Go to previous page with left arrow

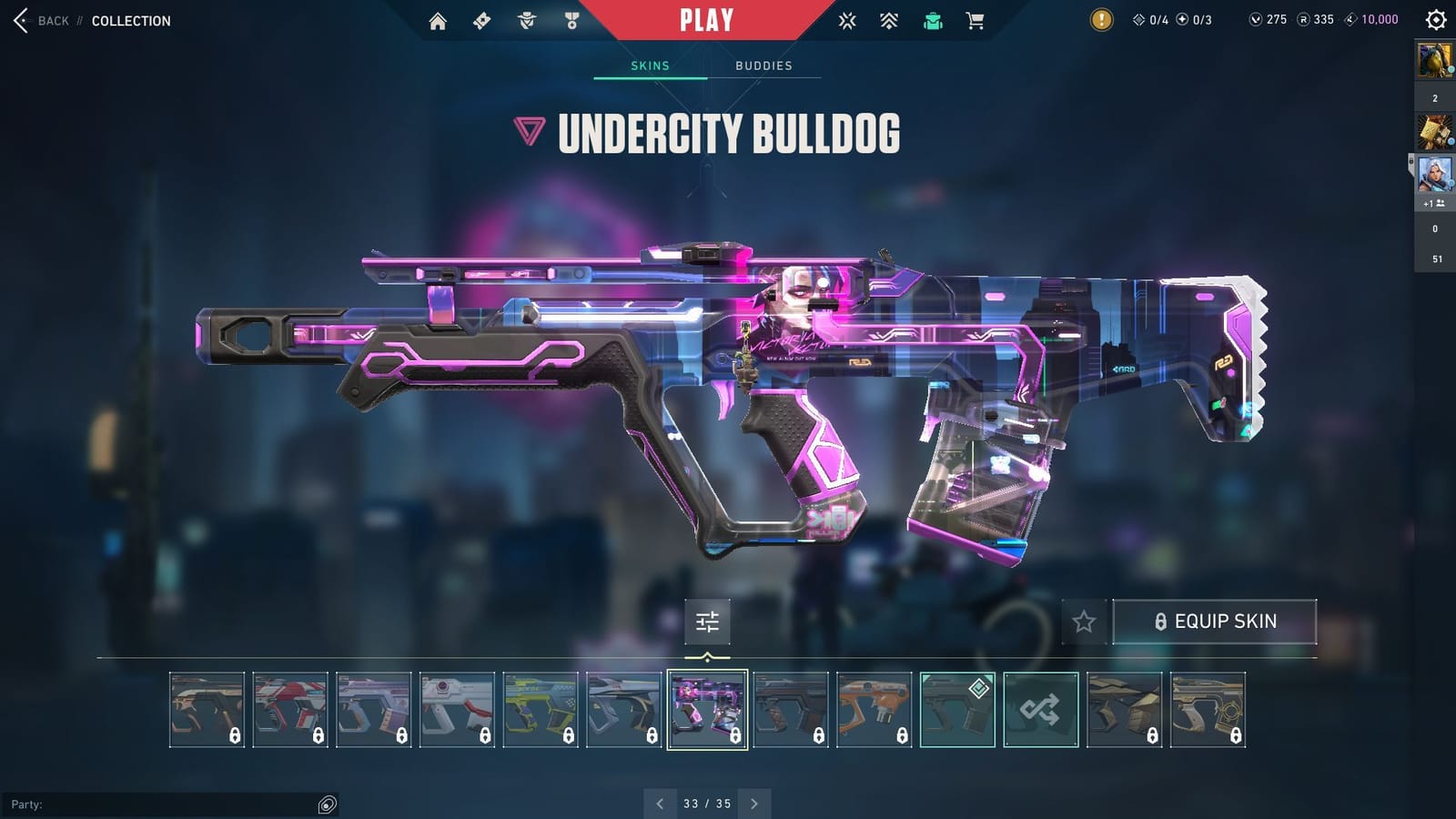coord(660,804)
